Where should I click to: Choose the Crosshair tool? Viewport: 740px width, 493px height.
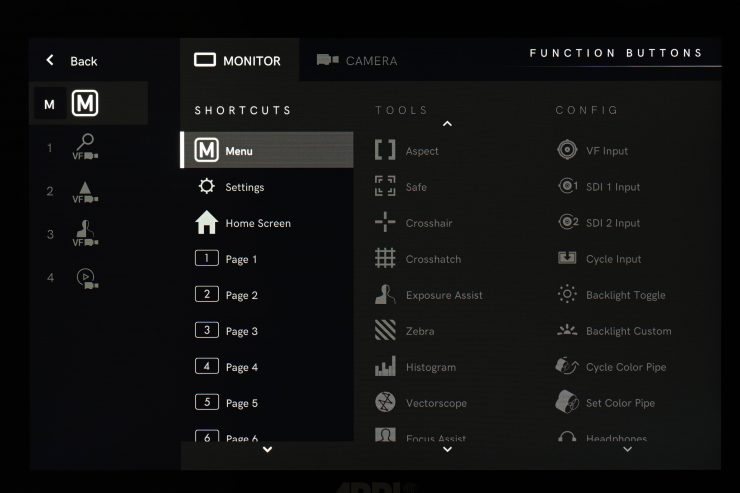click(x=428, y=223)
